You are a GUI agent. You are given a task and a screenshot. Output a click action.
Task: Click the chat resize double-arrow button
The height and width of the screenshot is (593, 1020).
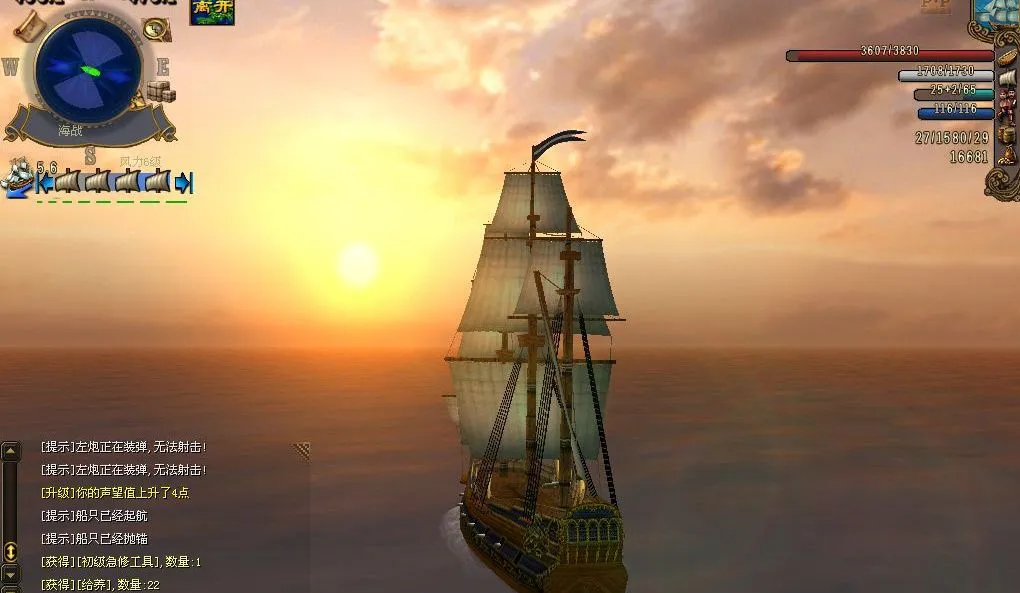[x=10, y=551]
